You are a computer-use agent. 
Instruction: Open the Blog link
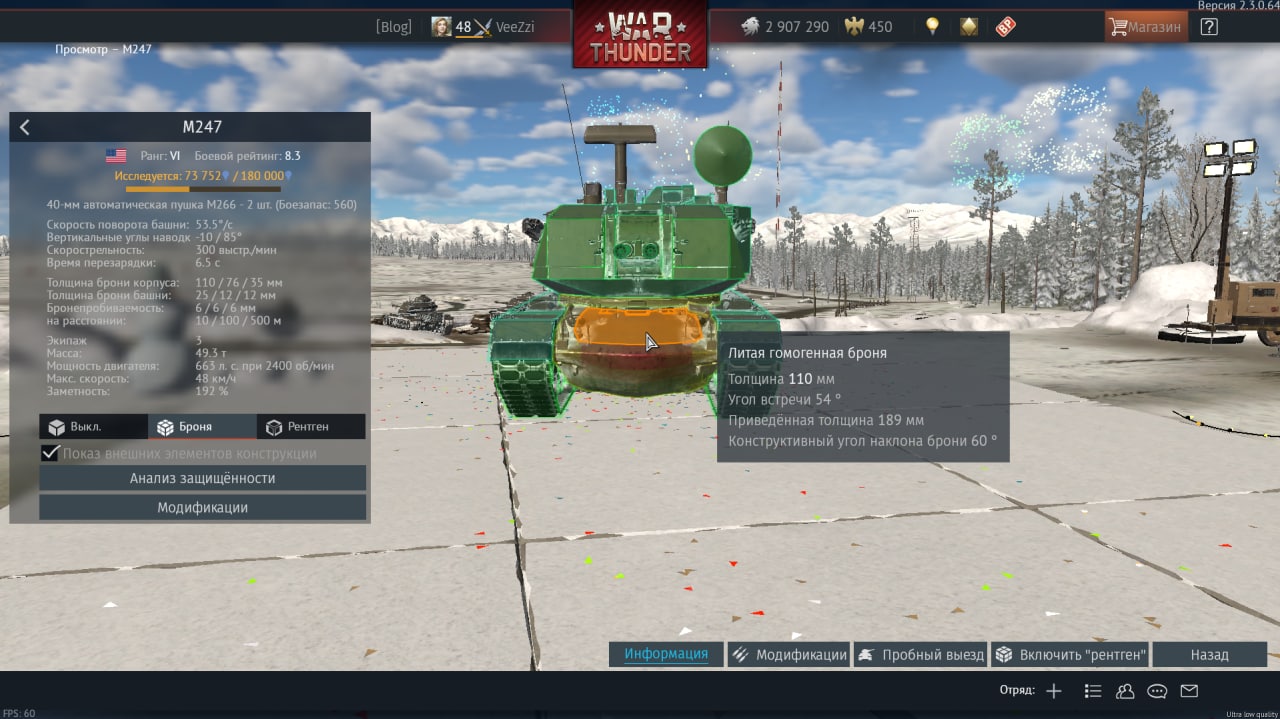pos(393,27)
